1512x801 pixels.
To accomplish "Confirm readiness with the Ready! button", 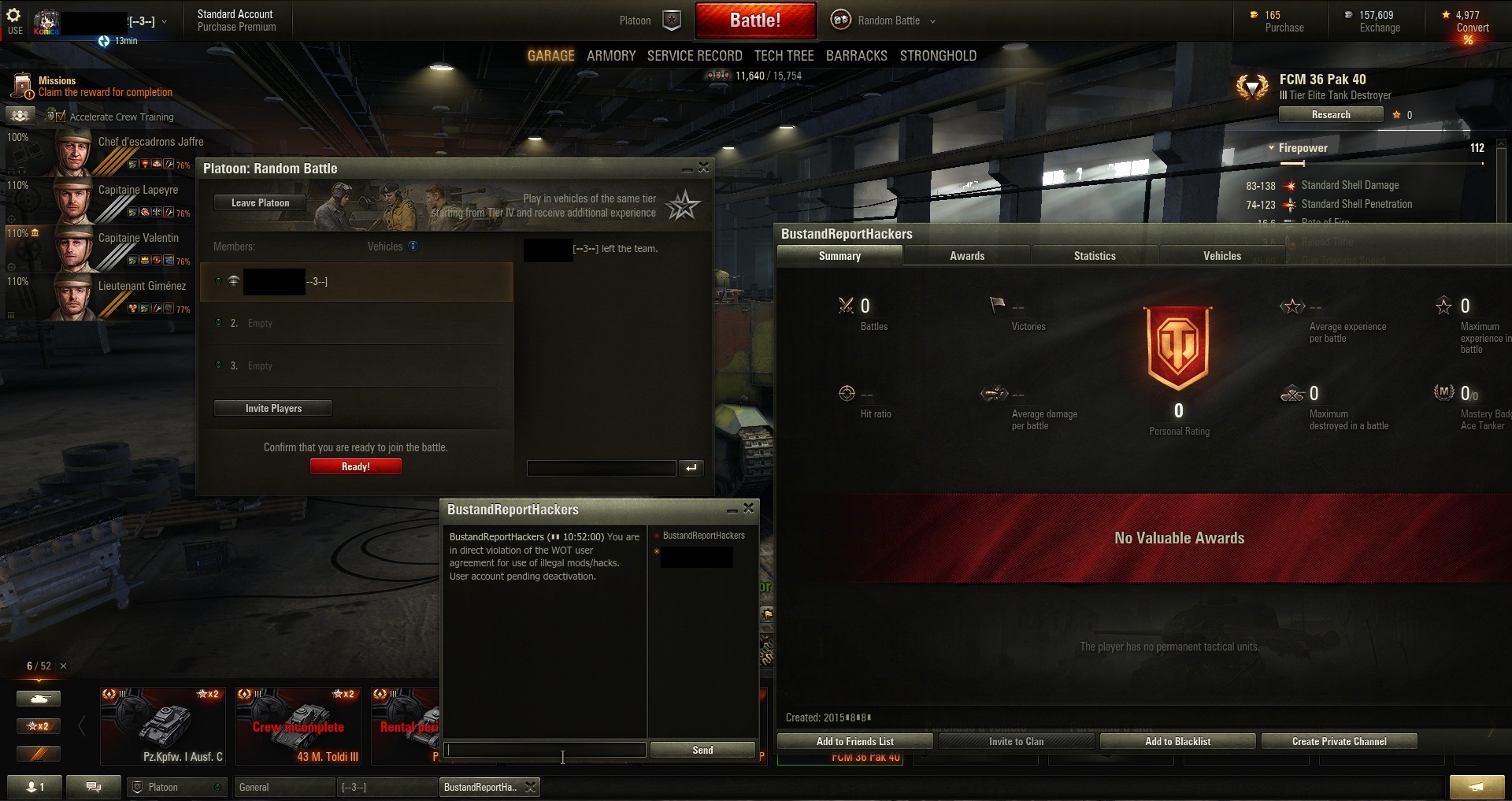I will [x=355, y=467].
